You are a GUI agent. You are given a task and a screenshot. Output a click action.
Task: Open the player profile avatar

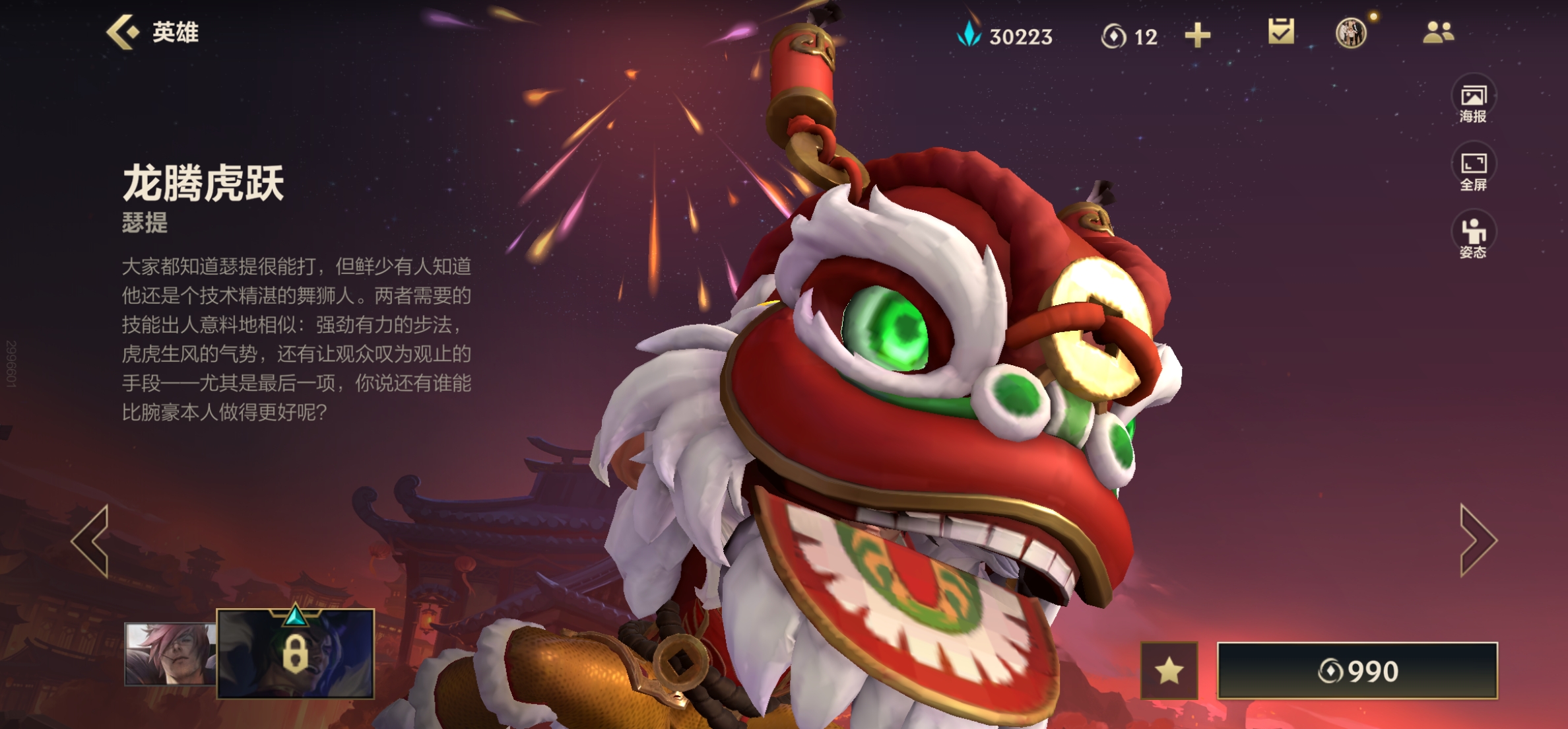[1350, 33]
